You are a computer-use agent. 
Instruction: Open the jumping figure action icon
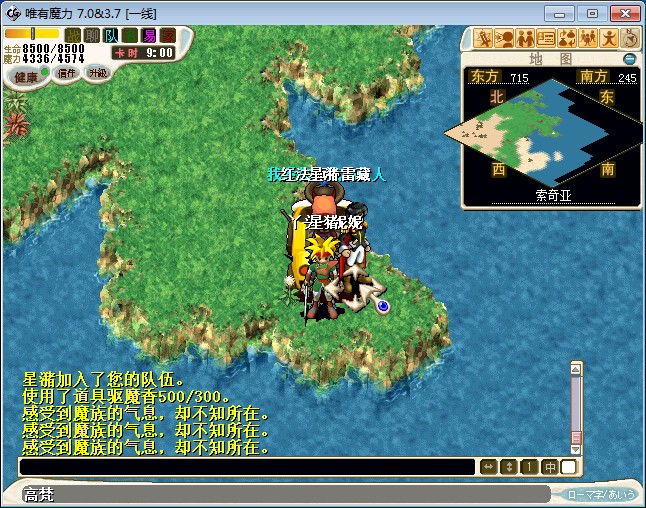tap(609, 38)
